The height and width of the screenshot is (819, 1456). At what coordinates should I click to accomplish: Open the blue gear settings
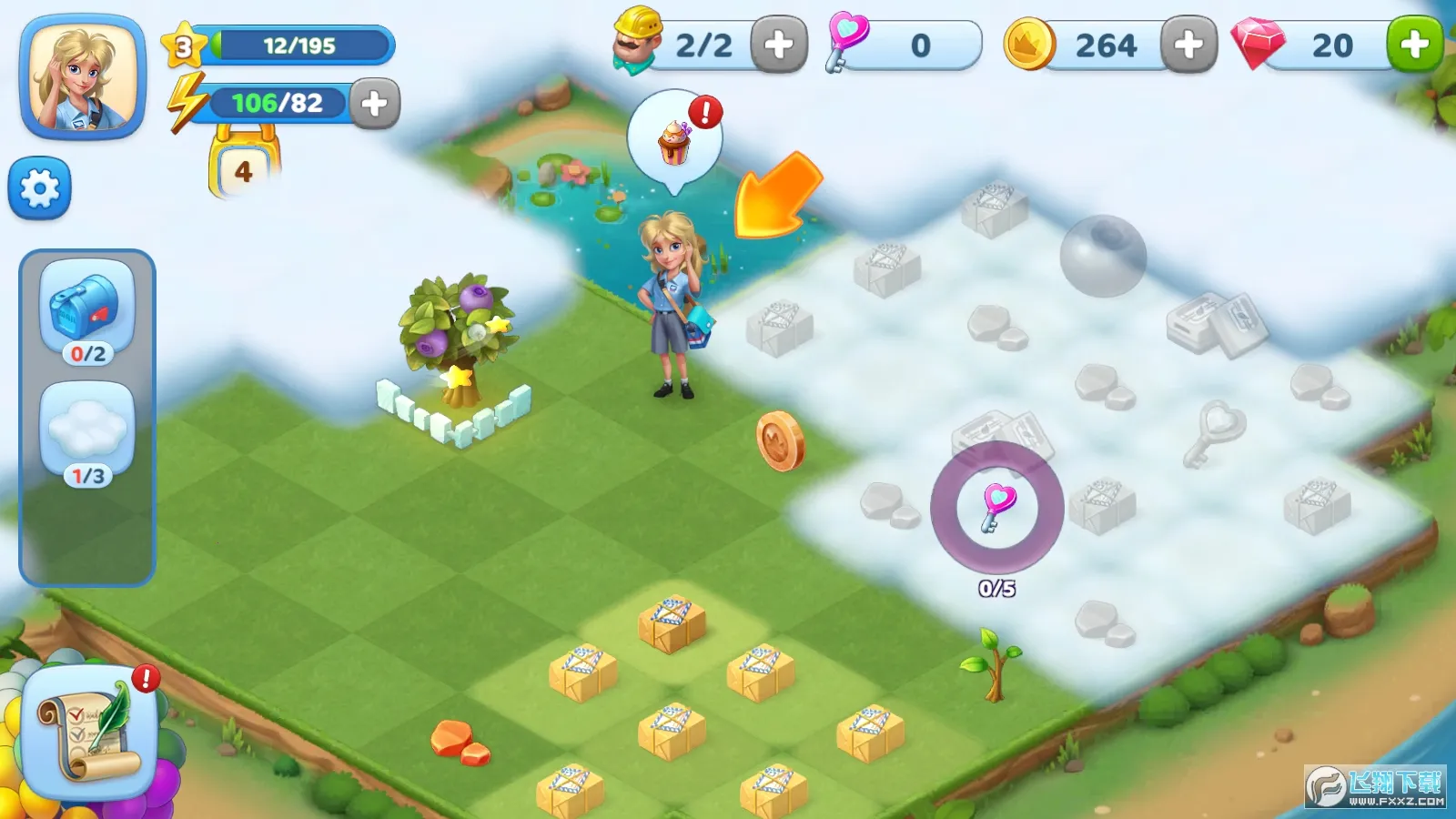tap(40, 188)
